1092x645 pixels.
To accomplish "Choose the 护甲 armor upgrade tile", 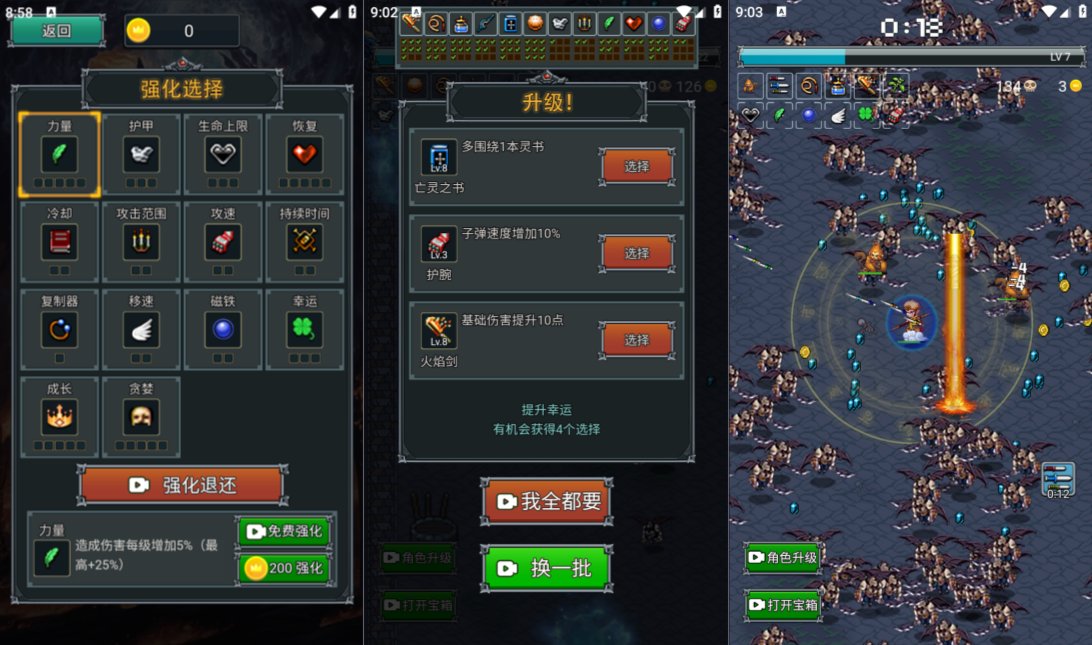I will tap(141, 154).
